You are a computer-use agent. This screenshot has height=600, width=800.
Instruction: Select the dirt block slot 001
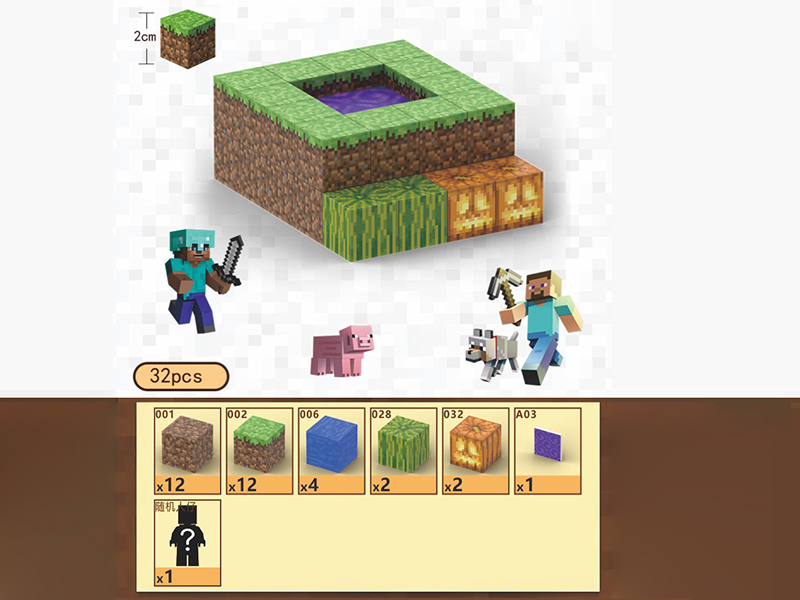click(187, 450)
